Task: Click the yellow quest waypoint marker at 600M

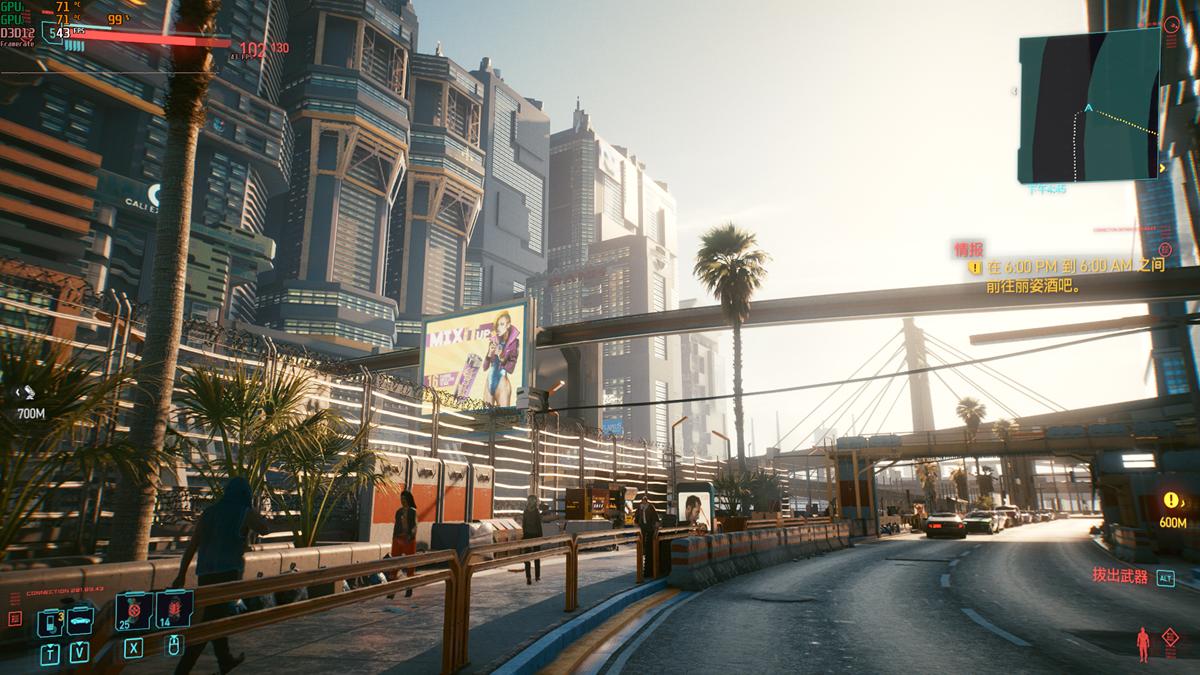Action: [1172, 501]
